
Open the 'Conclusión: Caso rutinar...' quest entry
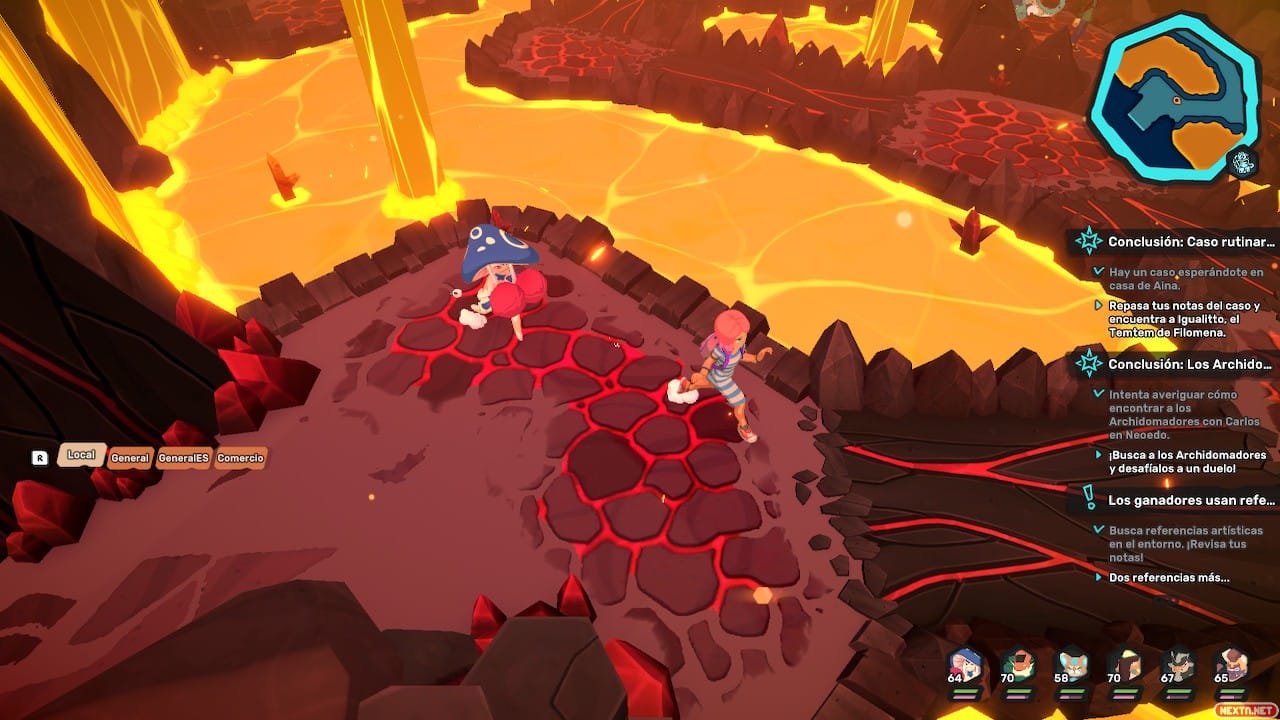pyautogui.click(x=1191, y=241)
